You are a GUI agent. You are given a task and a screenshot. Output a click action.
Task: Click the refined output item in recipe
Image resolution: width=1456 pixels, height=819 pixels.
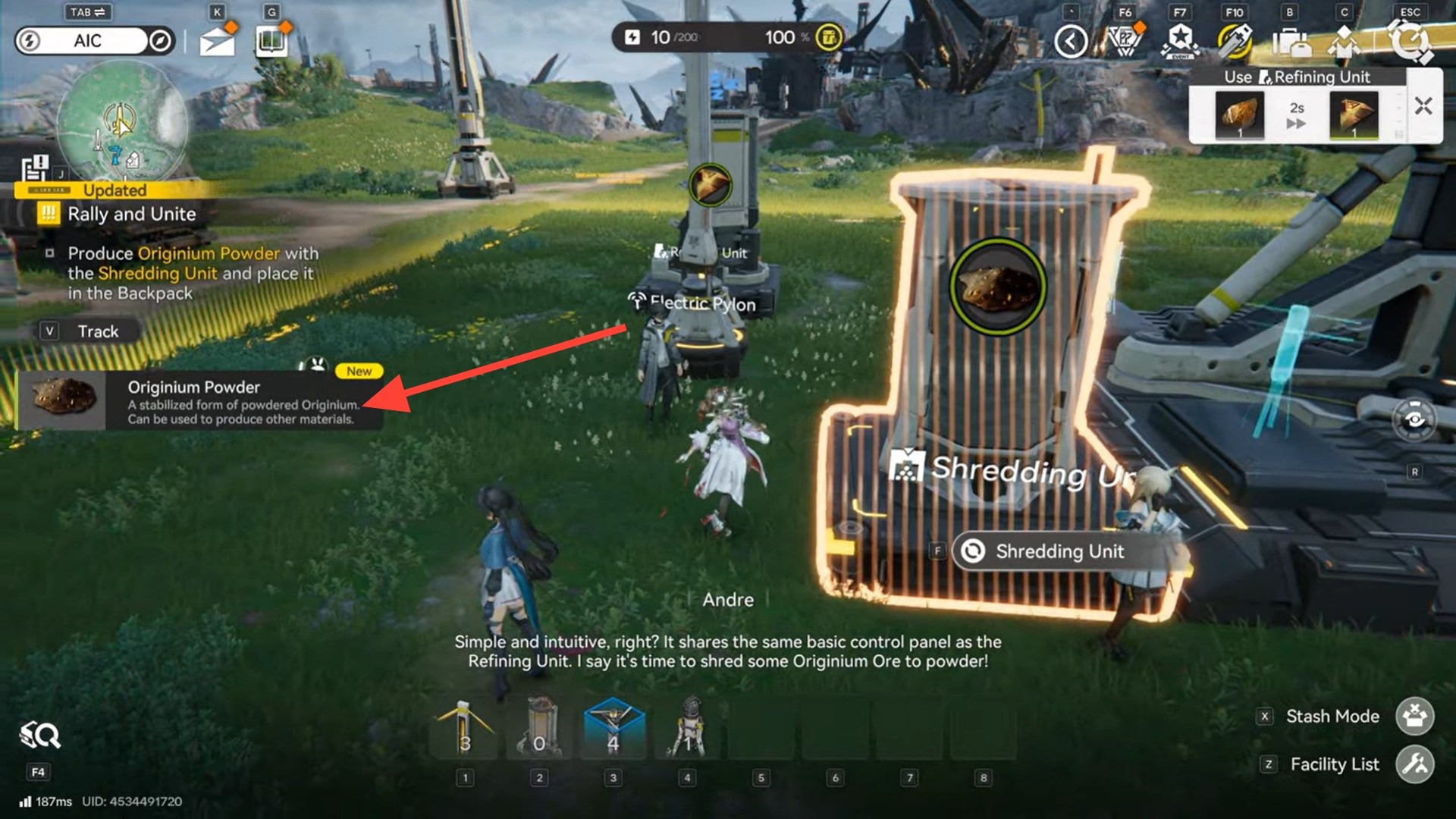pyautogui.click(x=1353, y=115)
